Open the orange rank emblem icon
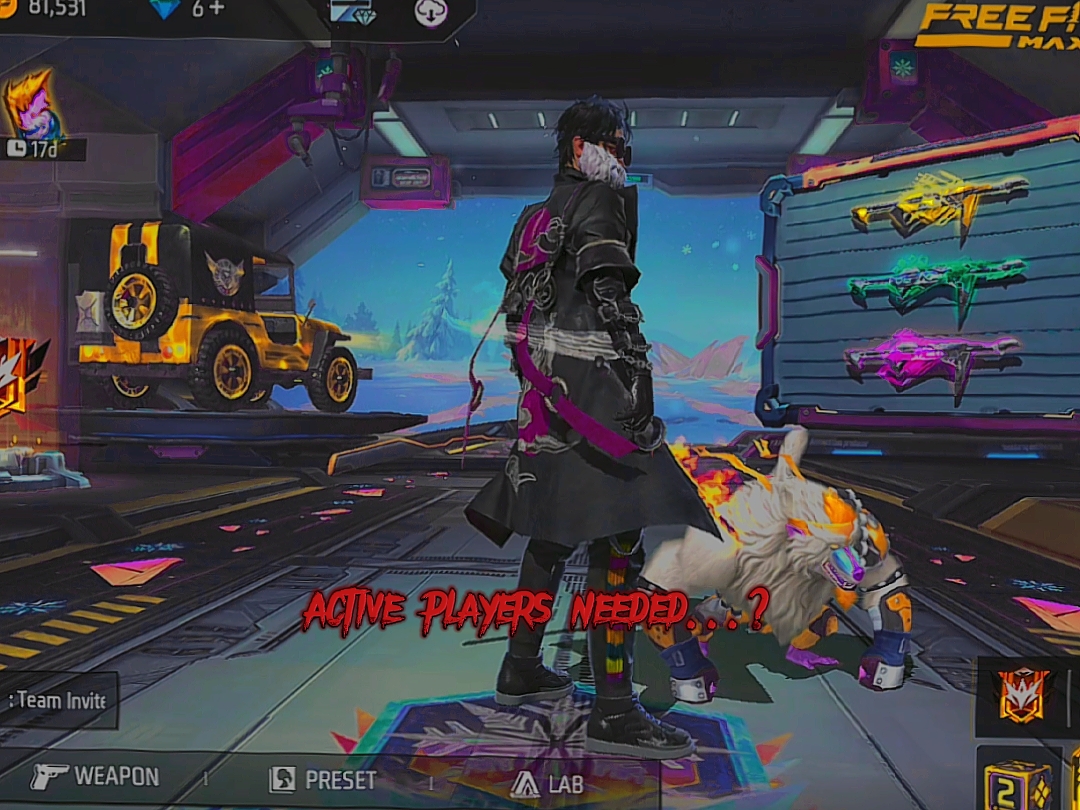 point(1021,695)
